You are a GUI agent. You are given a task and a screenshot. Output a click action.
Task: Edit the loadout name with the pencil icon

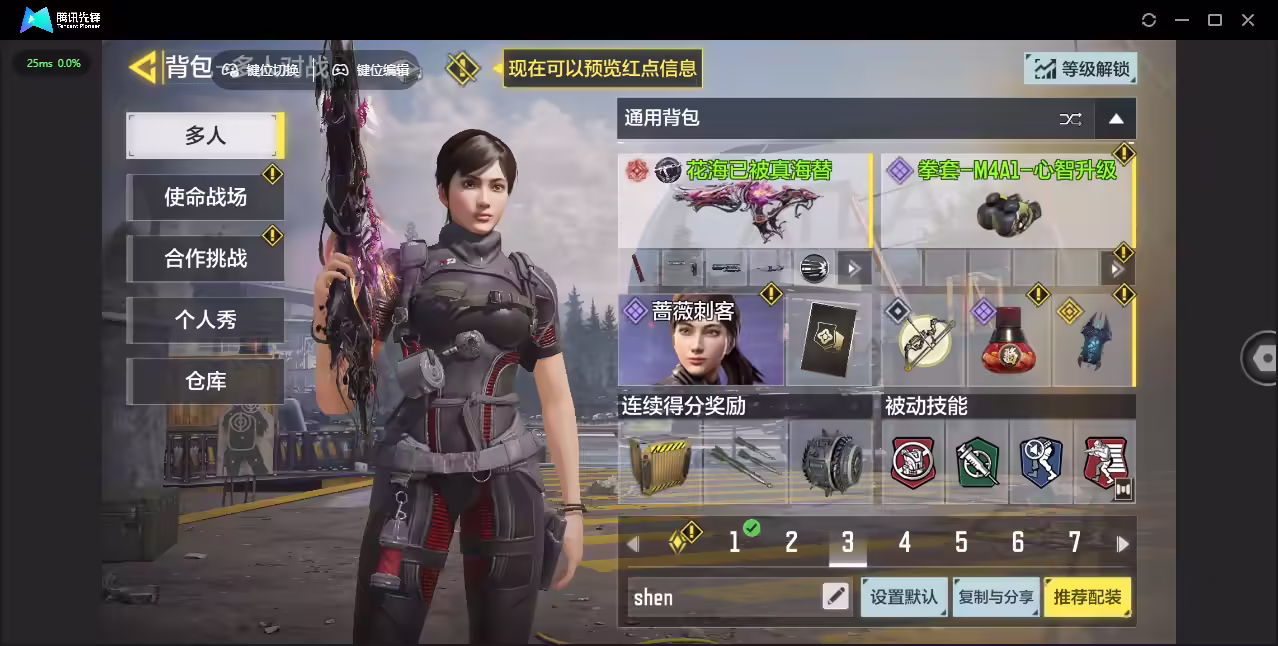[835, 597]
